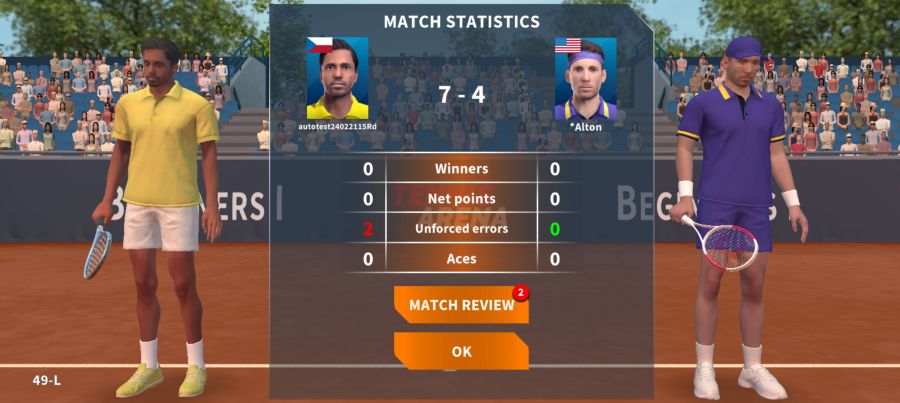The height and width of the screenshot is (403, 900).
Task: Confirm with the orange OK button
Action: tap(461, 351)
